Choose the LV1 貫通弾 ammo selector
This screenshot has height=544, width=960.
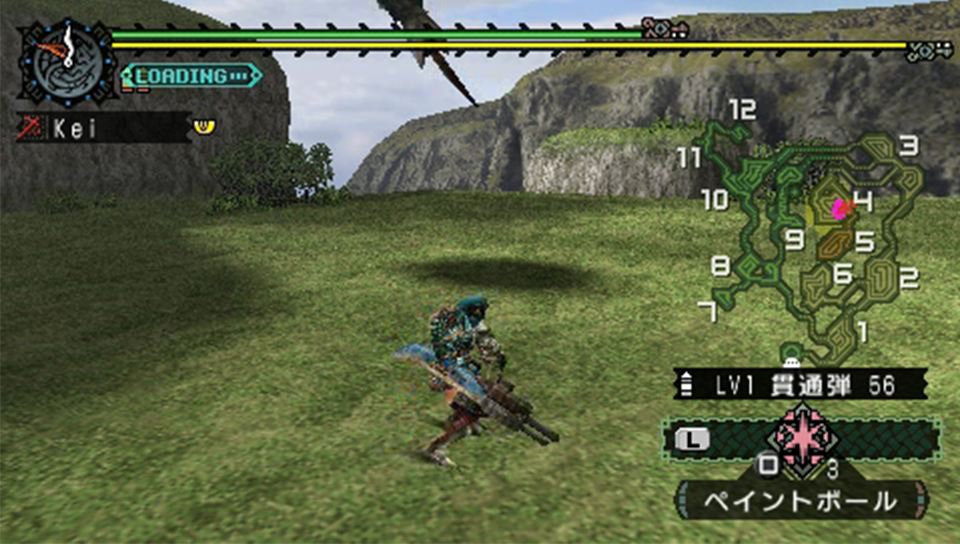click(802, 385)
